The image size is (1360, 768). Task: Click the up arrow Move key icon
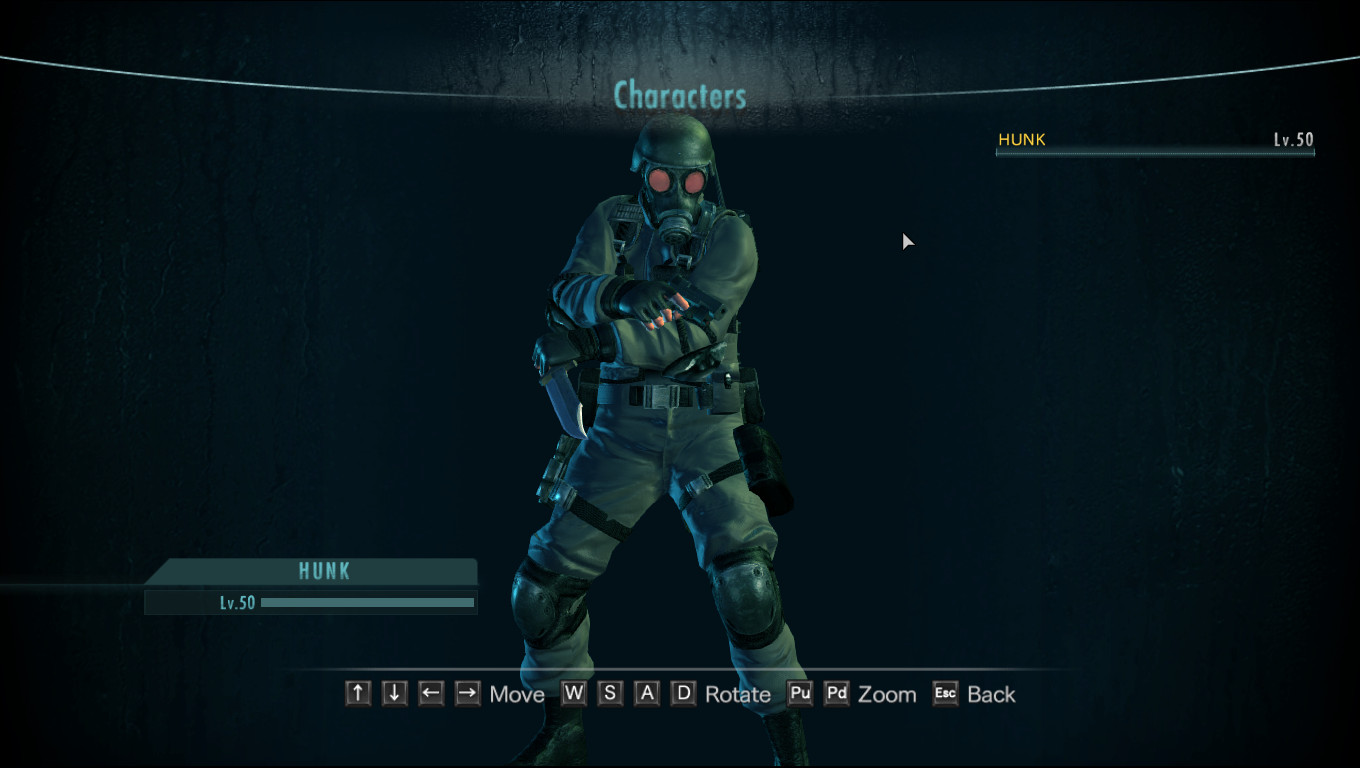pos(357,692)
